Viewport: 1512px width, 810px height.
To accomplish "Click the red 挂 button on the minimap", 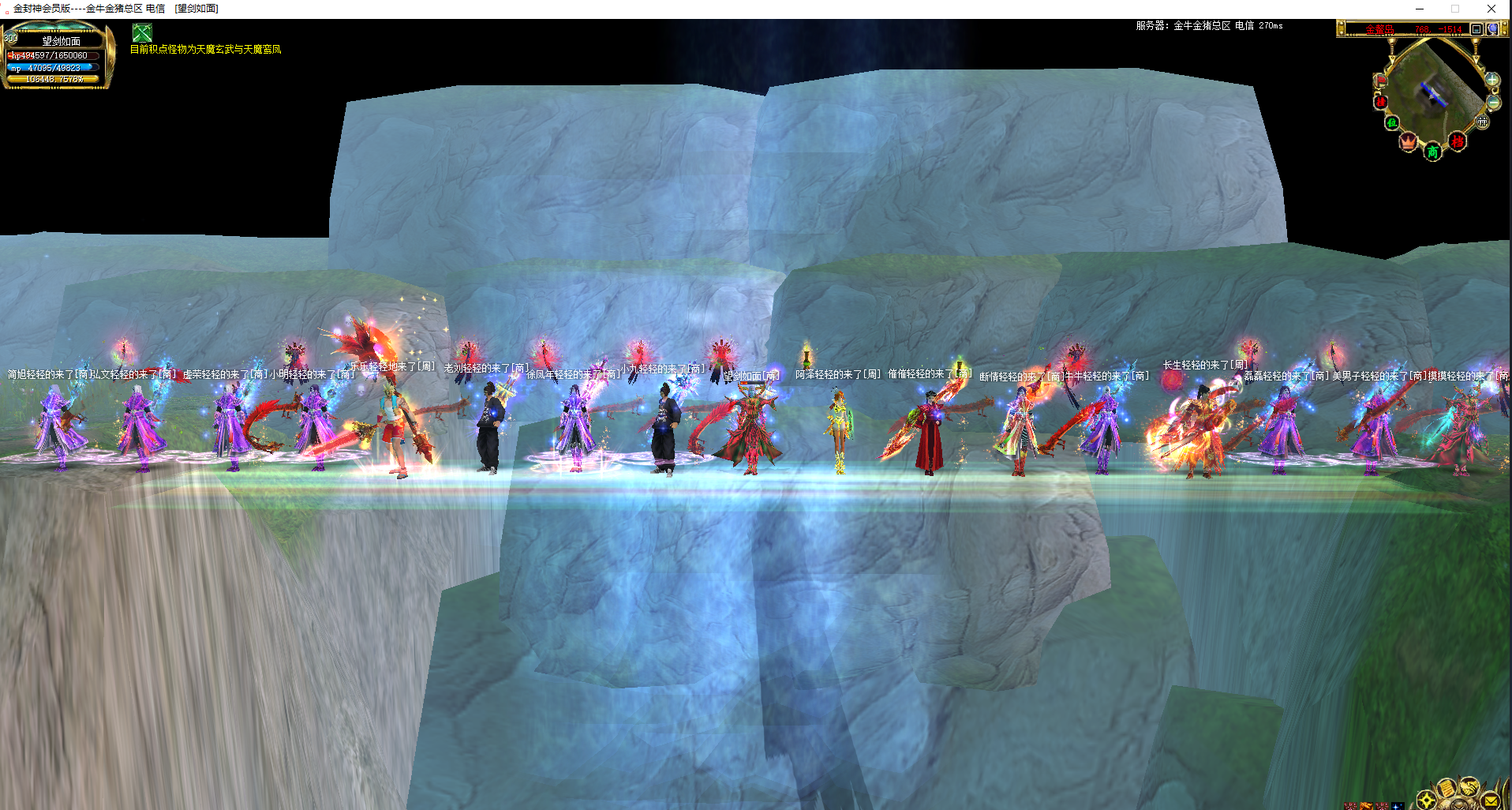I will 1381,102.
